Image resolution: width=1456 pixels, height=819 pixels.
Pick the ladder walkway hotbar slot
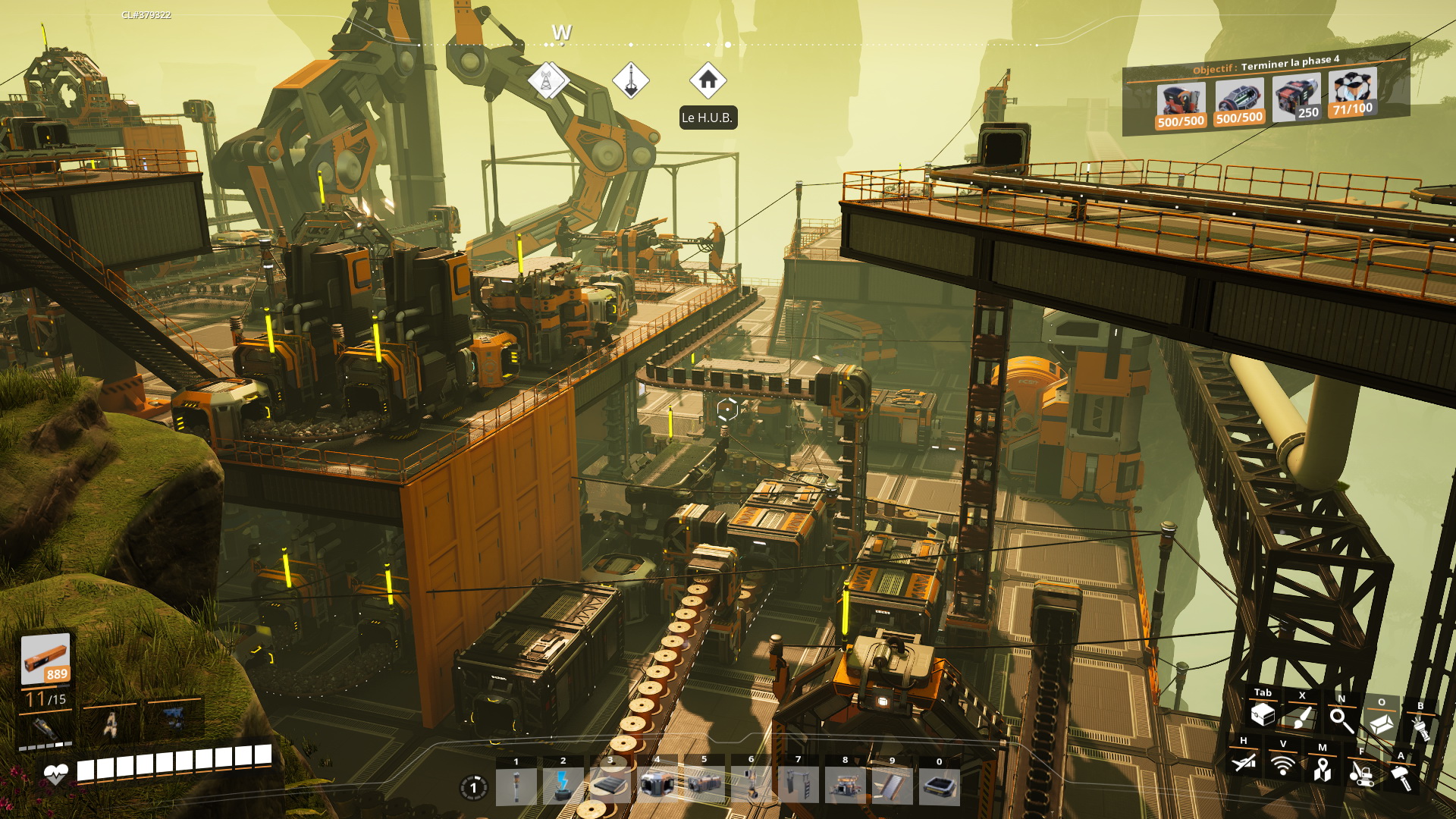pos(798,786)
